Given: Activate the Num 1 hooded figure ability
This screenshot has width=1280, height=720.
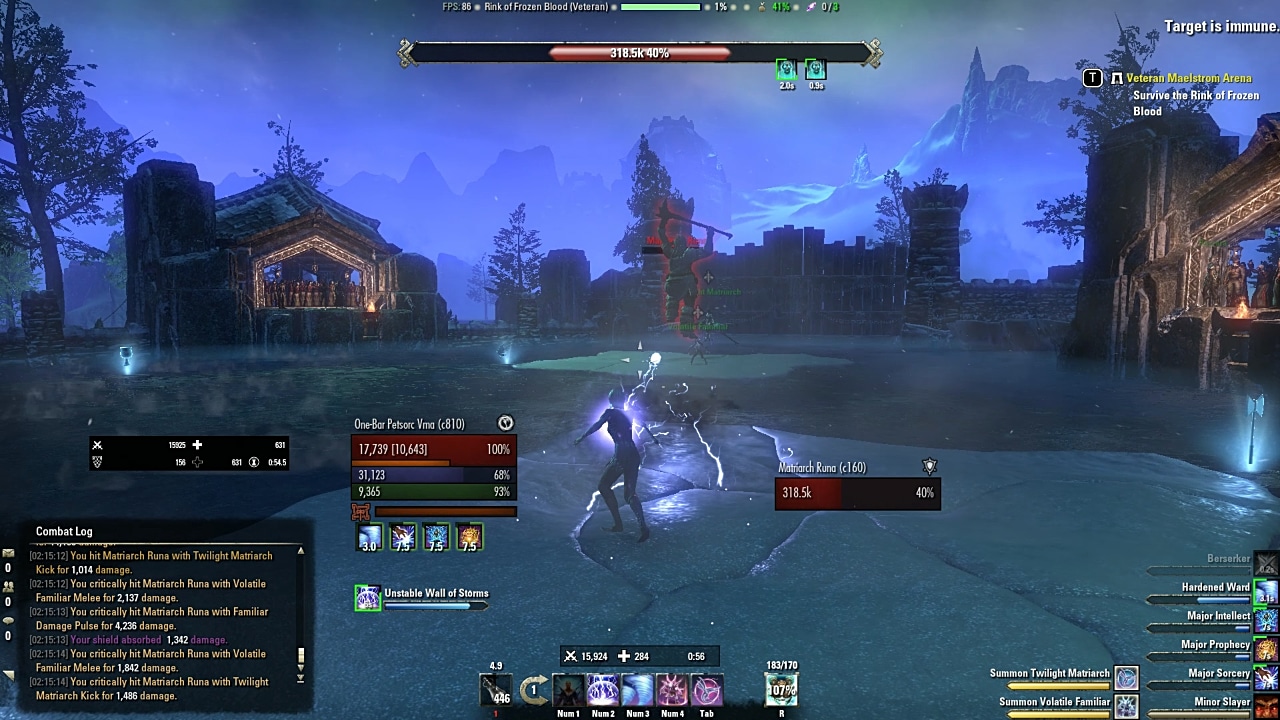Looking at the screenshot, I should 569,690.
